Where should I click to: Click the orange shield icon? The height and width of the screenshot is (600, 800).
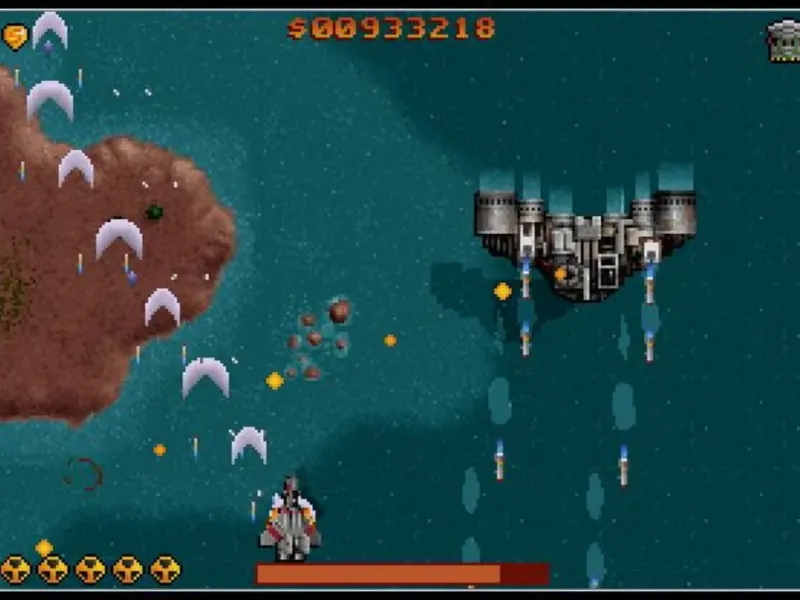16,37
